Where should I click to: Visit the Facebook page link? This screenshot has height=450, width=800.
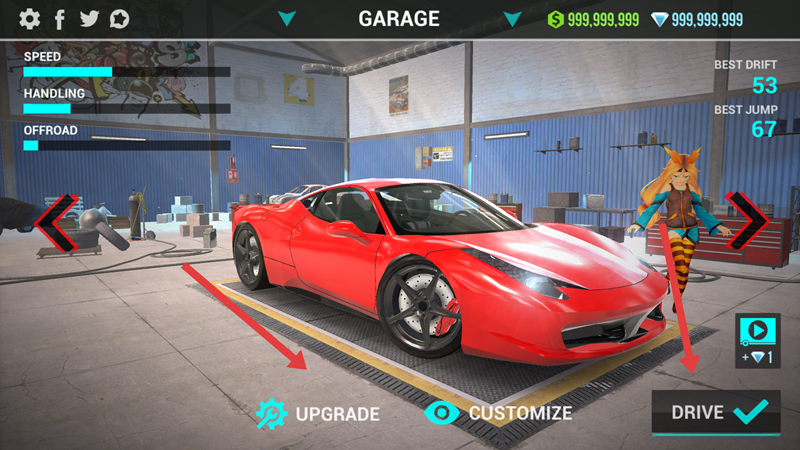[x=60, y=19]
